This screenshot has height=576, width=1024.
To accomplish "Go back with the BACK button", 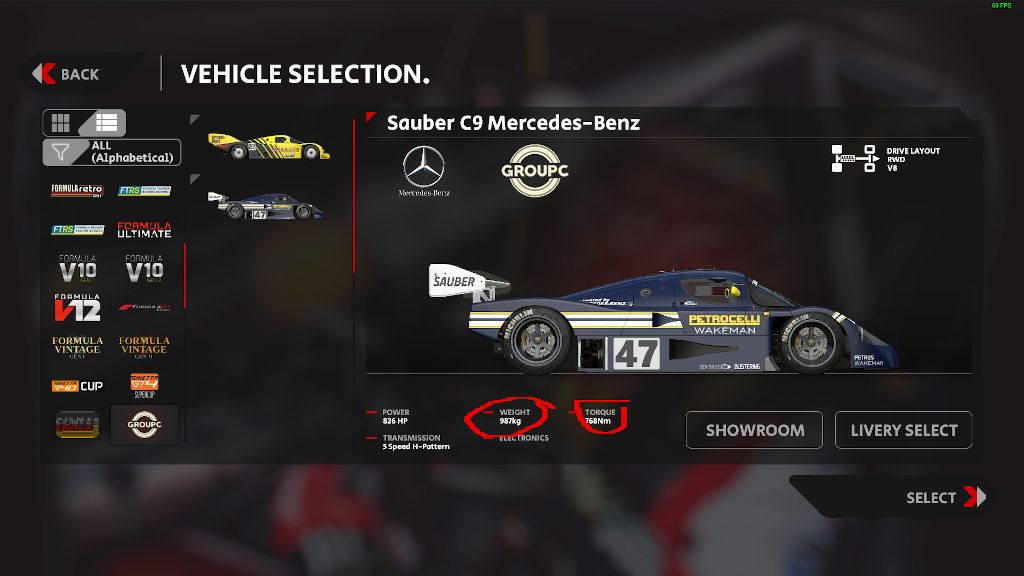I will [67, 74].
